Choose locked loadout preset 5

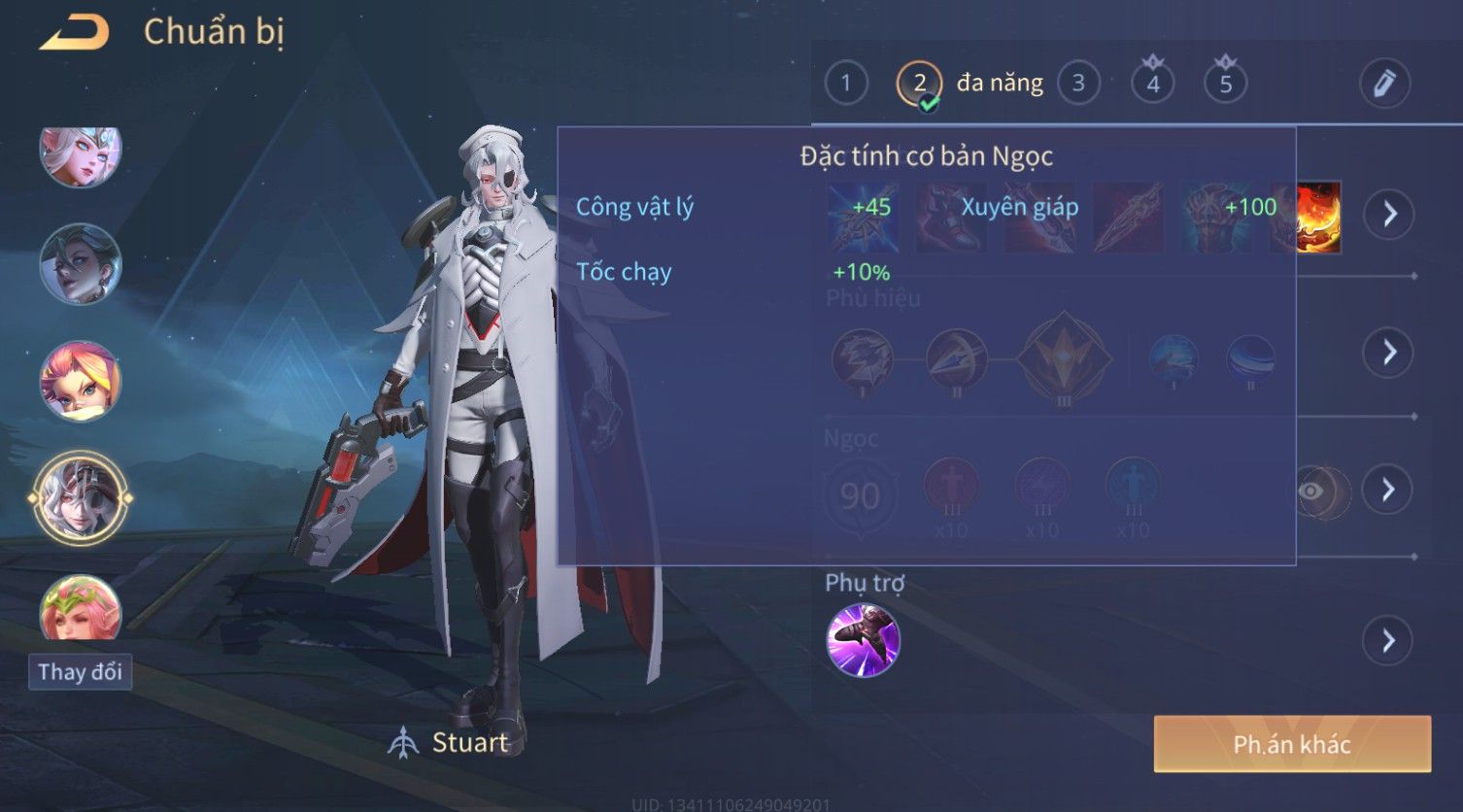click(1225, 84)
